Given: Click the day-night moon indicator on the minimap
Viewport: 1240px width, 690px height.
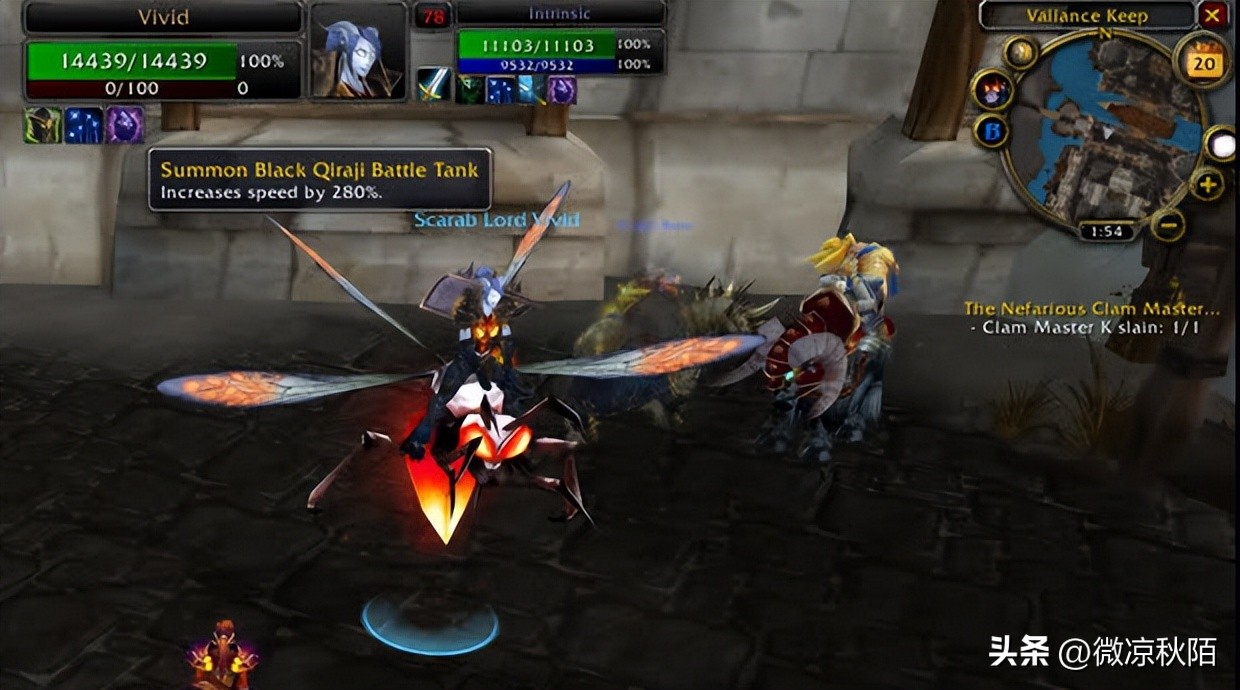Looking at the screenshot, I should [x=1020, y=52].
